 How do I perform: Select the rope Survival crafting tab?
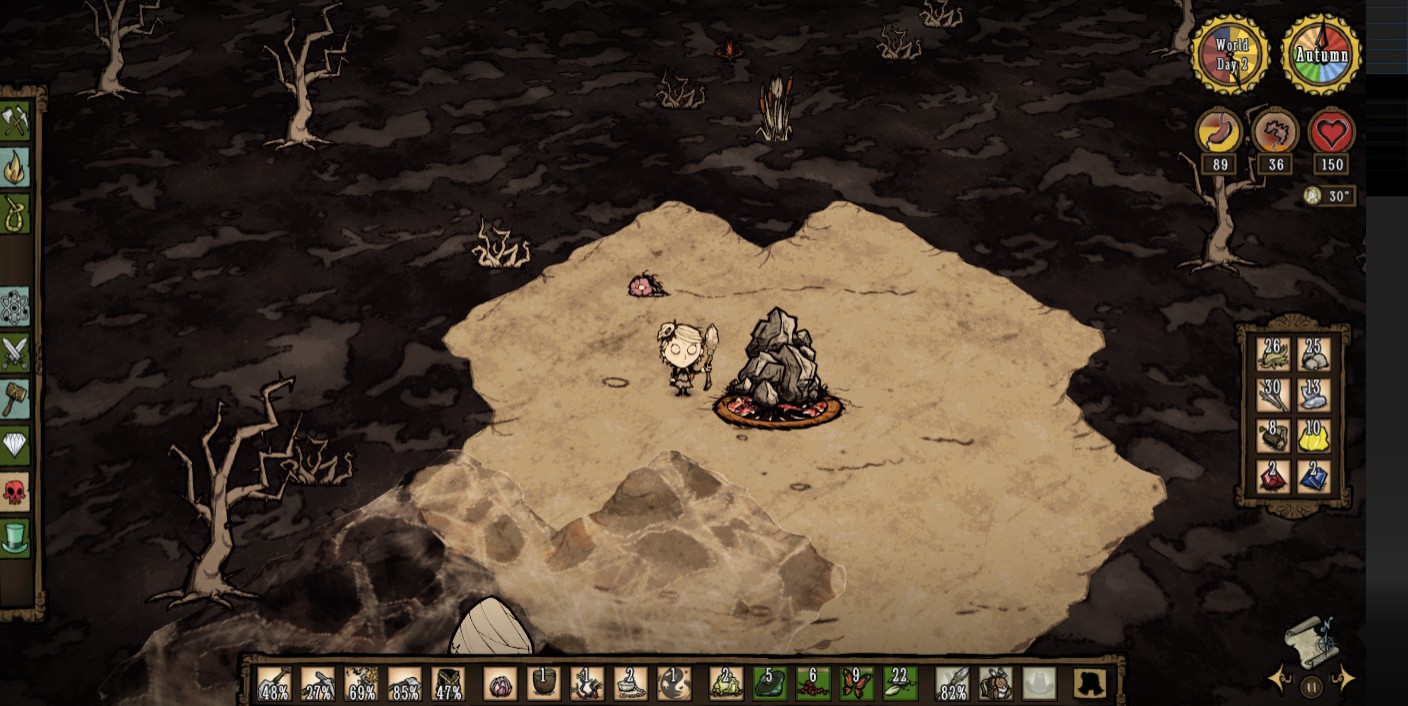[14, 214]
